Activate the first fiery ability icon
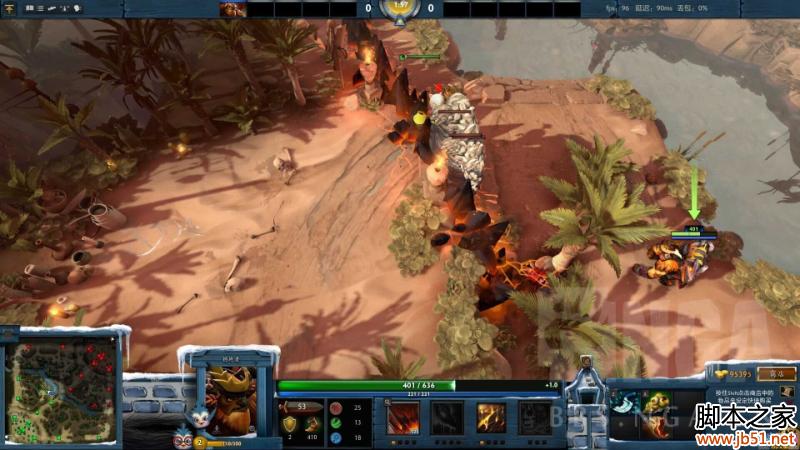The height and width of the screenshot is (450, 800). [x=403, y=417]
